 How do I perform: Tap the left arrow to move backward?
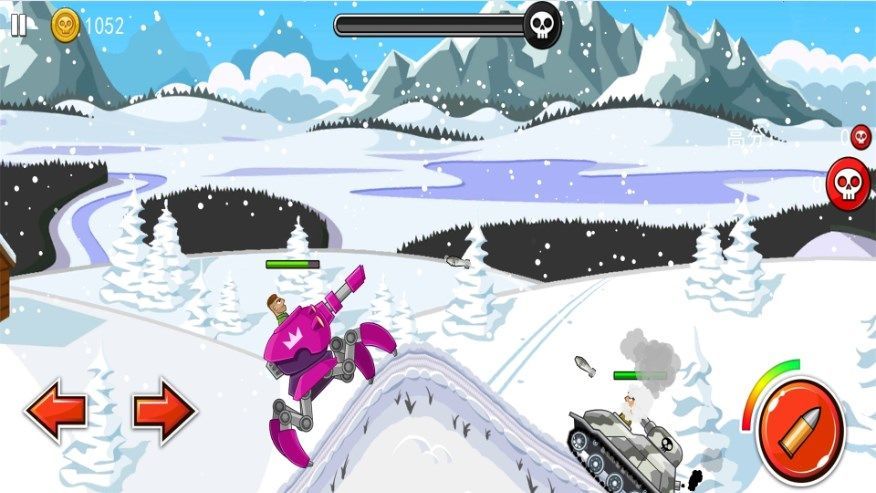click(x=55, y=411)
